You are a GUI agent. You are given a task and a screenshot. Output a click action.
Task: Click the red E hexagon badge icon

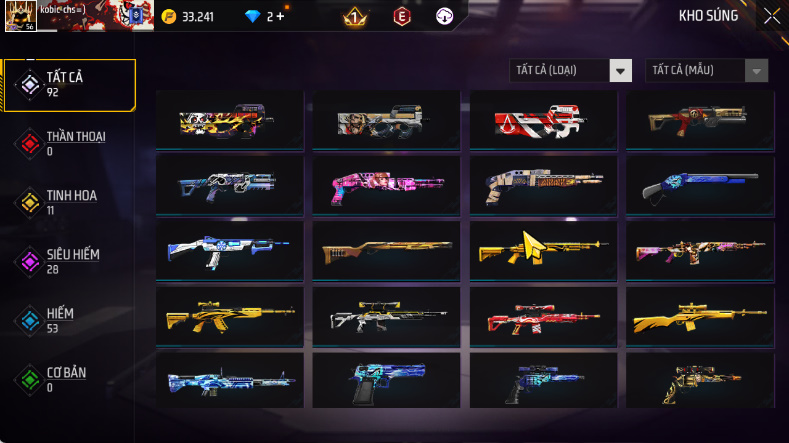[x=400, y=16]
